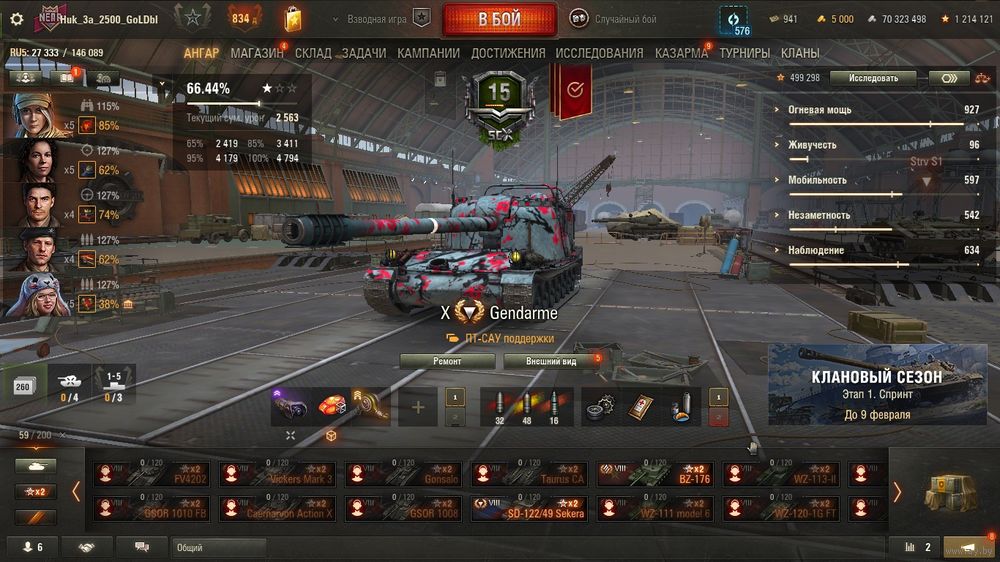Open the Клановый сезон banner
Screen dimensions: 1000x562
point(875,385)
